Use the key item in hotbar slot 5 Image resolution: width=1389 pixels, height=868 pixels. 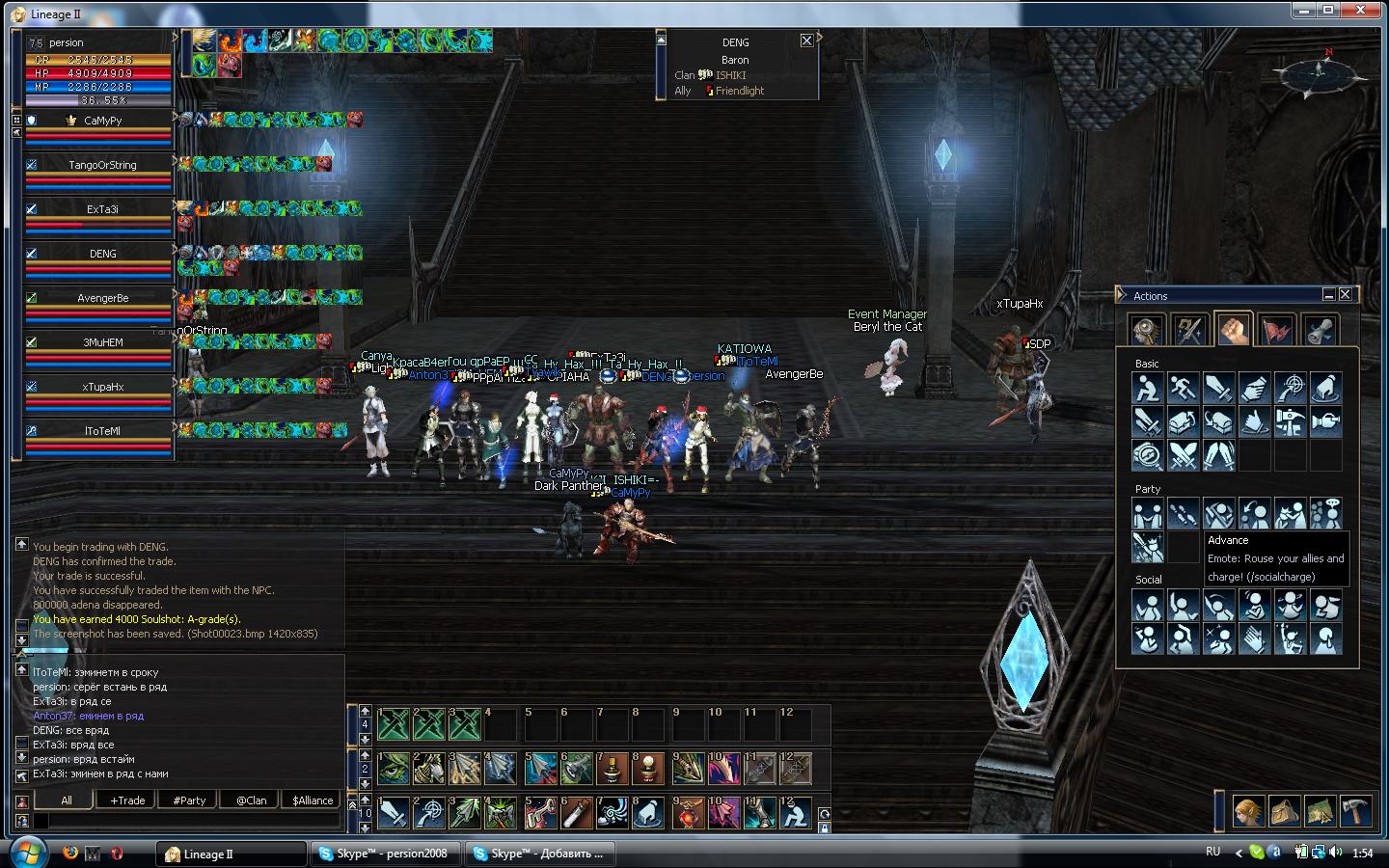click(540, 815)
